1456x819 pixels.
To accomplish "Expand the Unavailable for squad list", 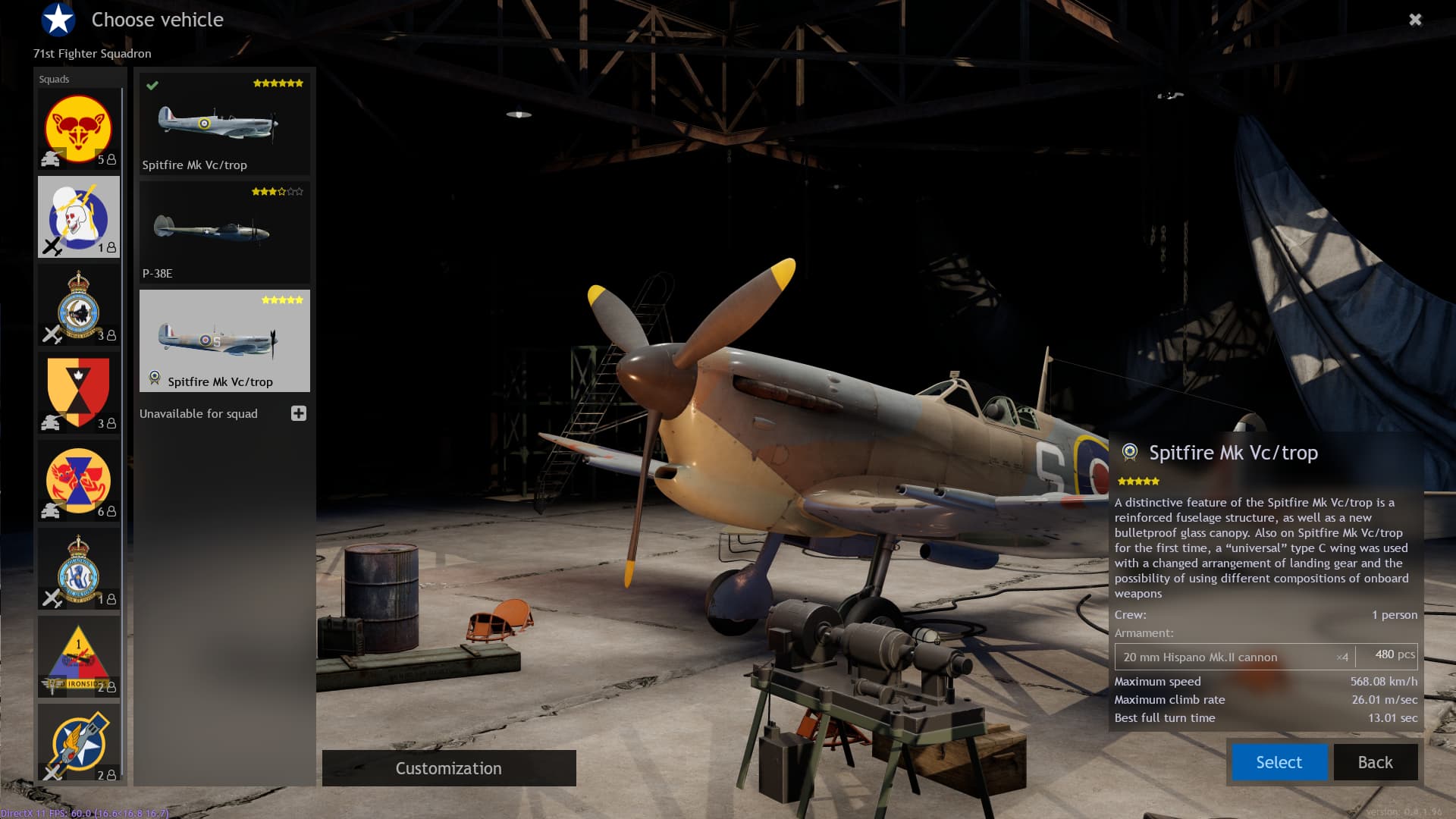I will coord(299,413).
